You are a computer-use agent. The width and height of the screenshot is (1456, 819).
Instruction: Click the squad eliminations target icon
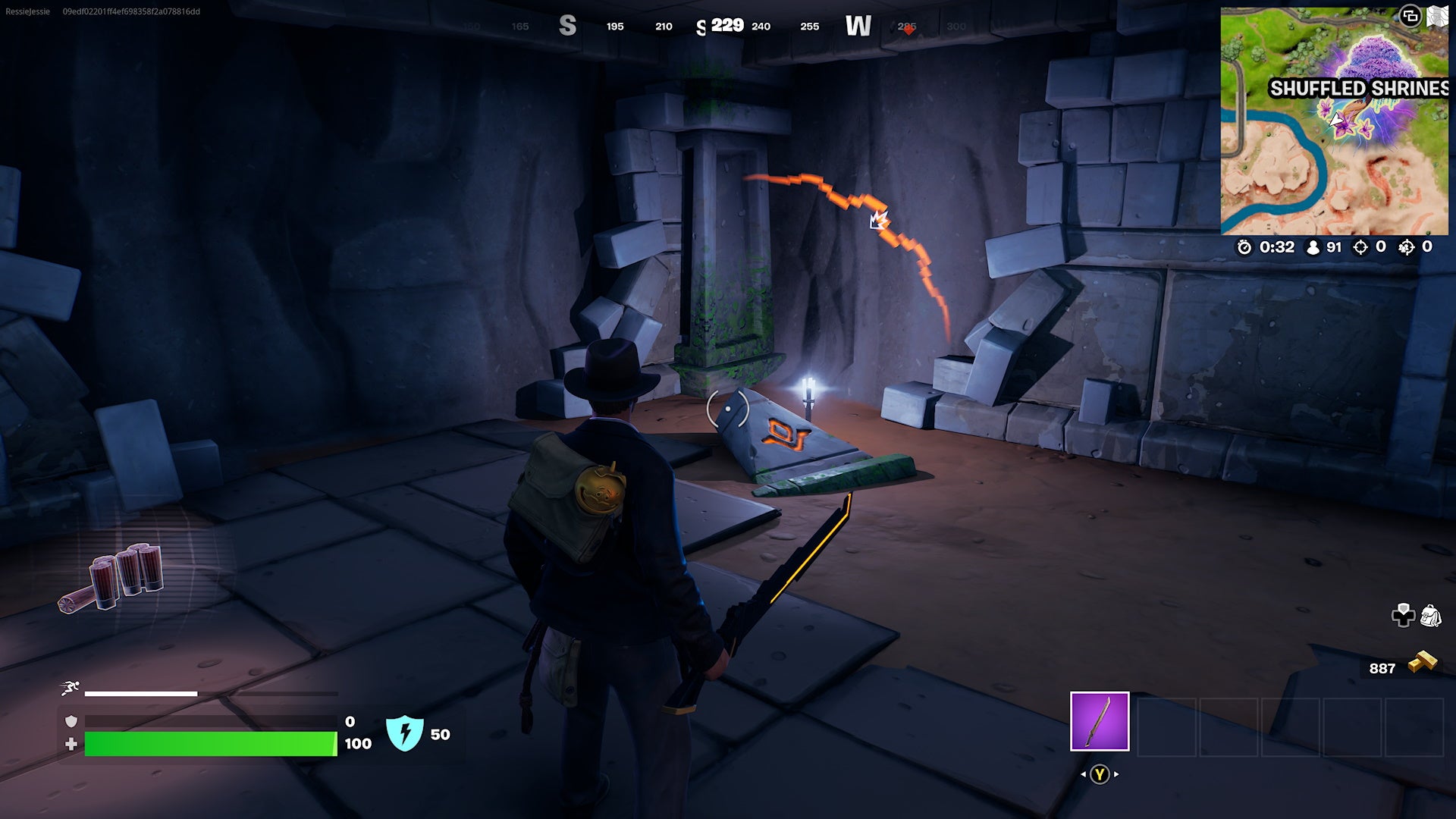point(1405,247)
